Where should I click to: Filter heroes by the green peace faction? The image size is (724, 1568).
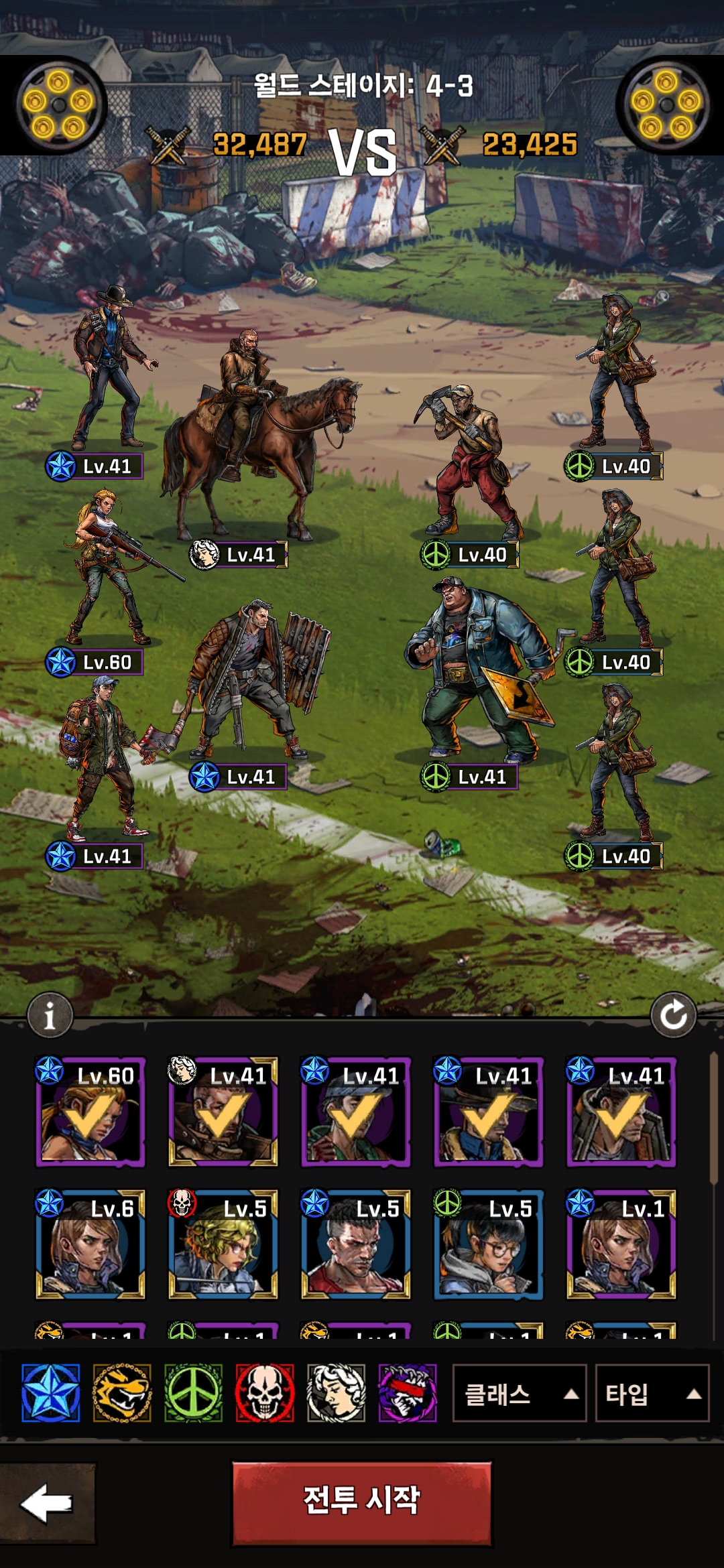coord(193,1393)
